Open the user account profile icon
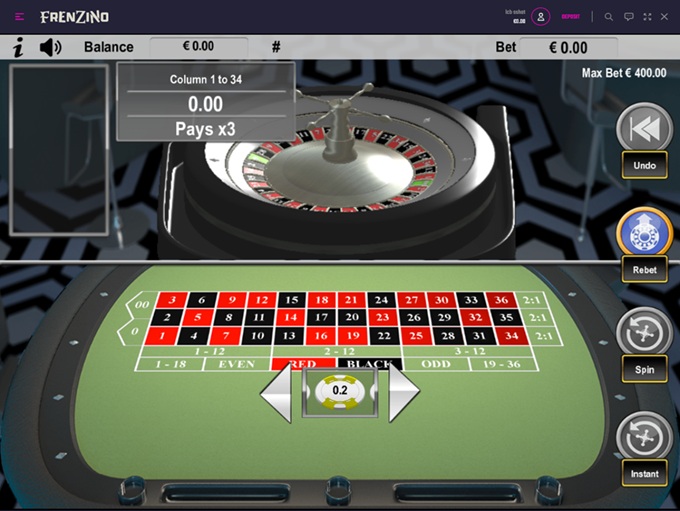 (541, 17)
